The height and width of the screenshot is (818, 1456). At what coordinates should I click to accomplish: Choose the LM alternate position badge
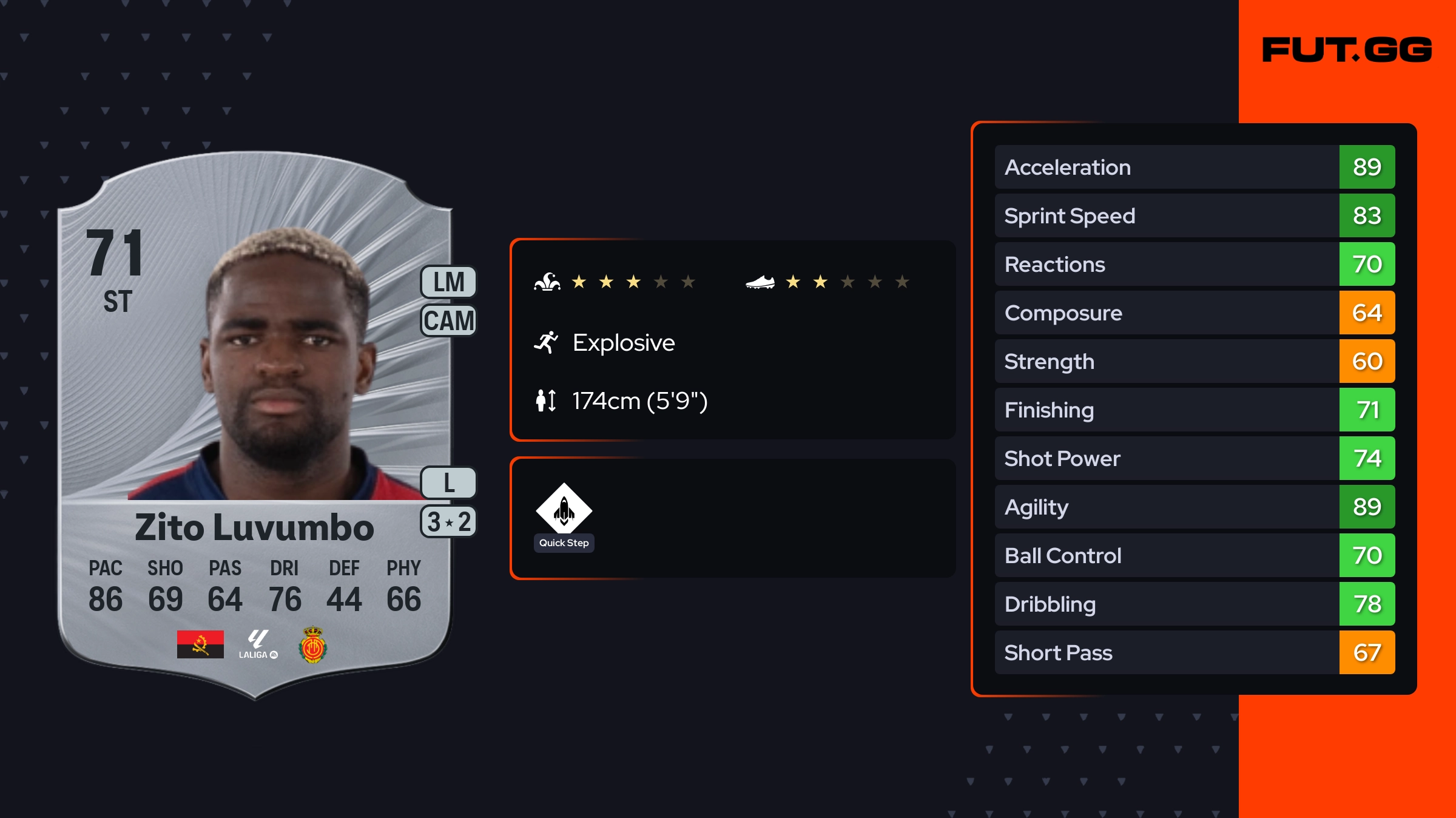[x=449, y=282]
